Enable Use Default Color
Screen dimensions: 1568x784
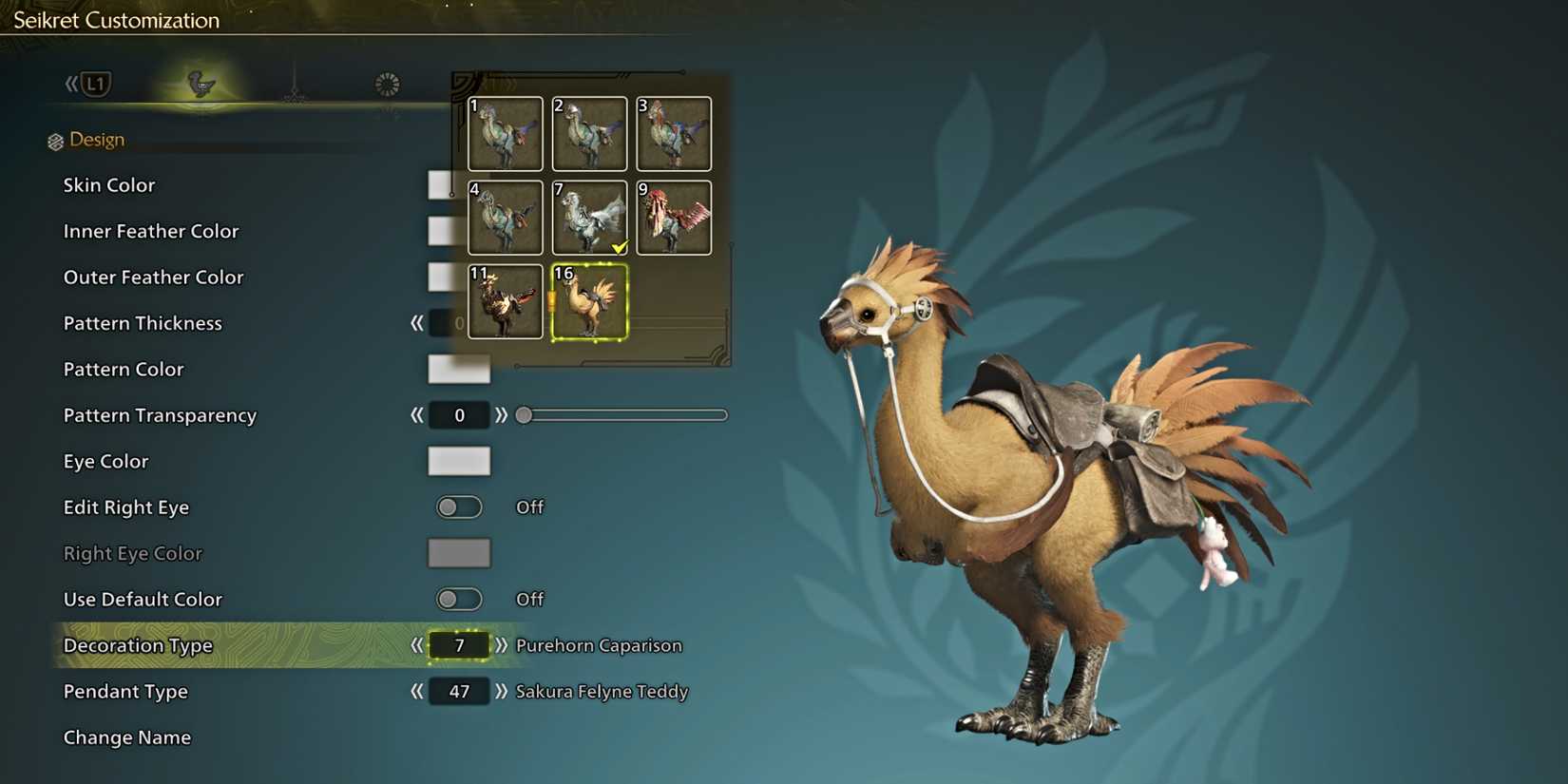pos(459,599)
